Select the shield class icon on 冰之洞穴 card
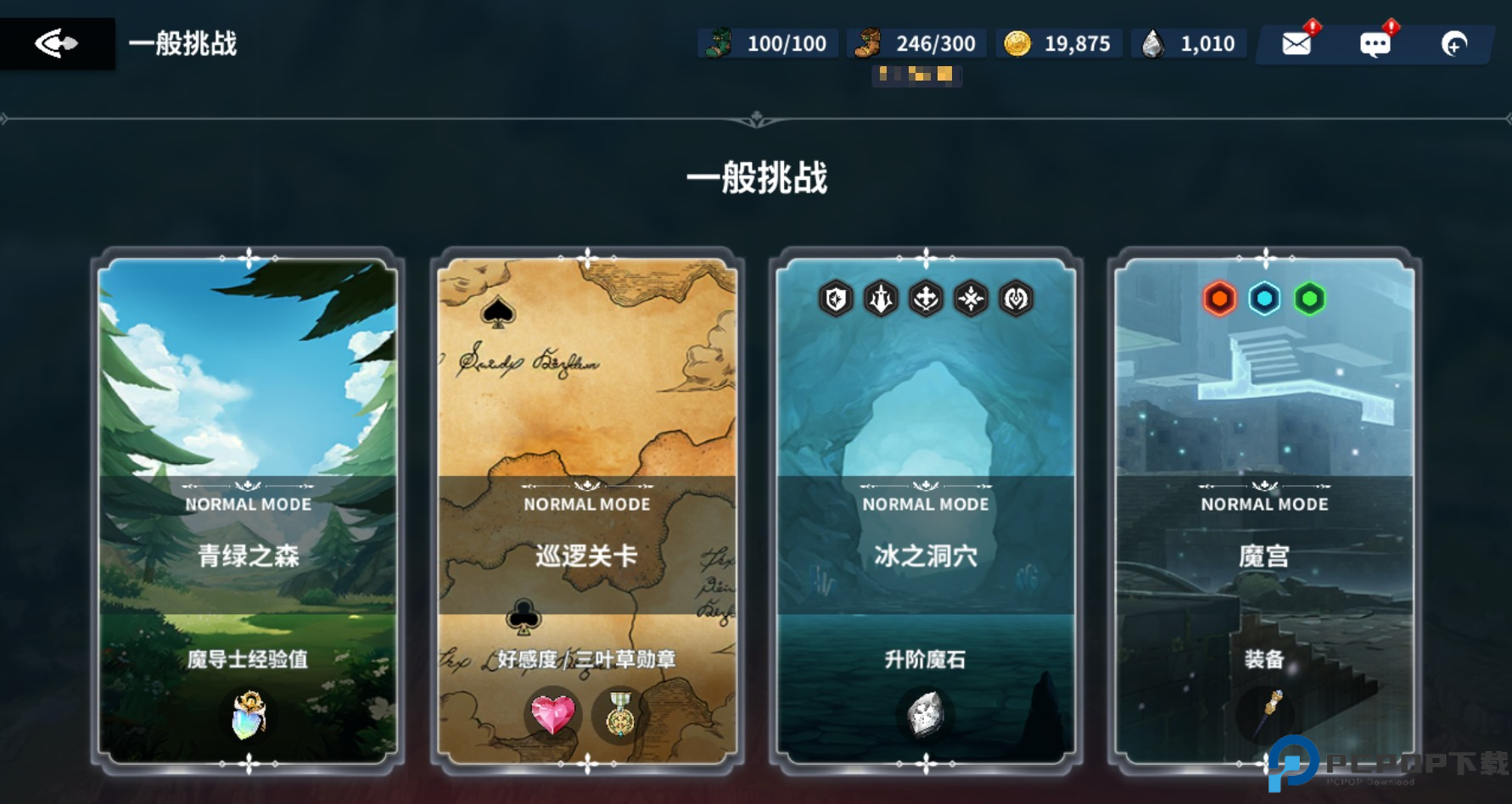Screen dimensions: 1512x804 click(834, 299)
